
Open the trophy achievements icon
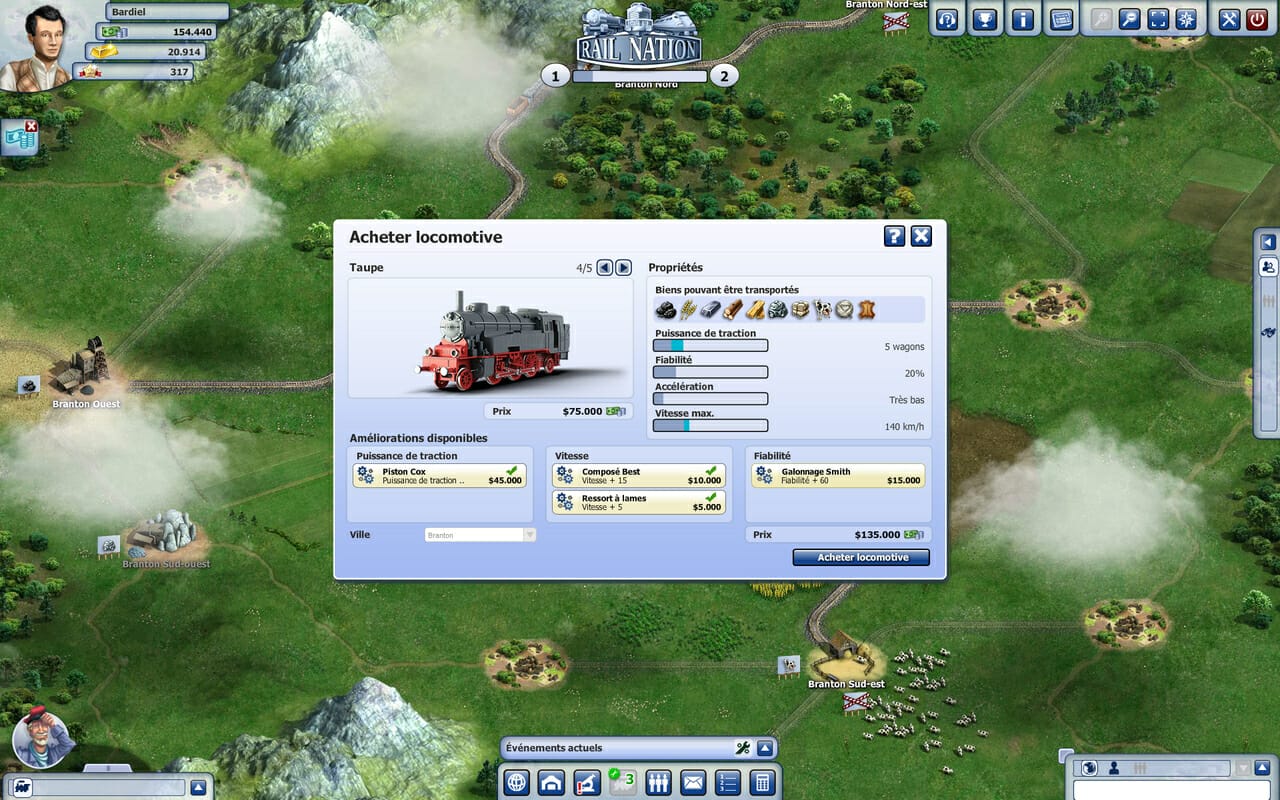(x=985, y=19)
